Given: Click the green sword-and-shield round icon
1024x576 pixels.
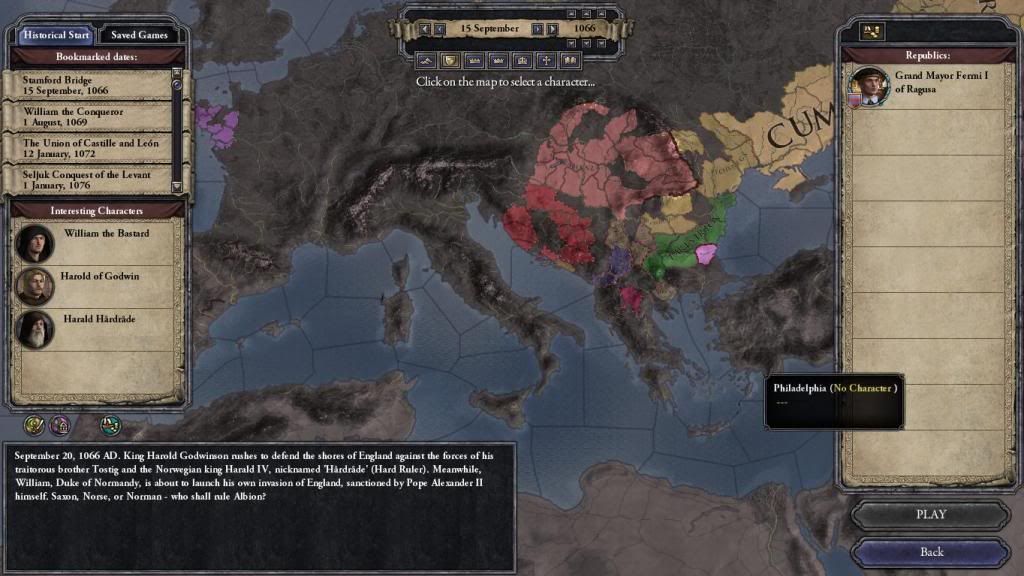Looking at the screenshot, I should (34, 424).
